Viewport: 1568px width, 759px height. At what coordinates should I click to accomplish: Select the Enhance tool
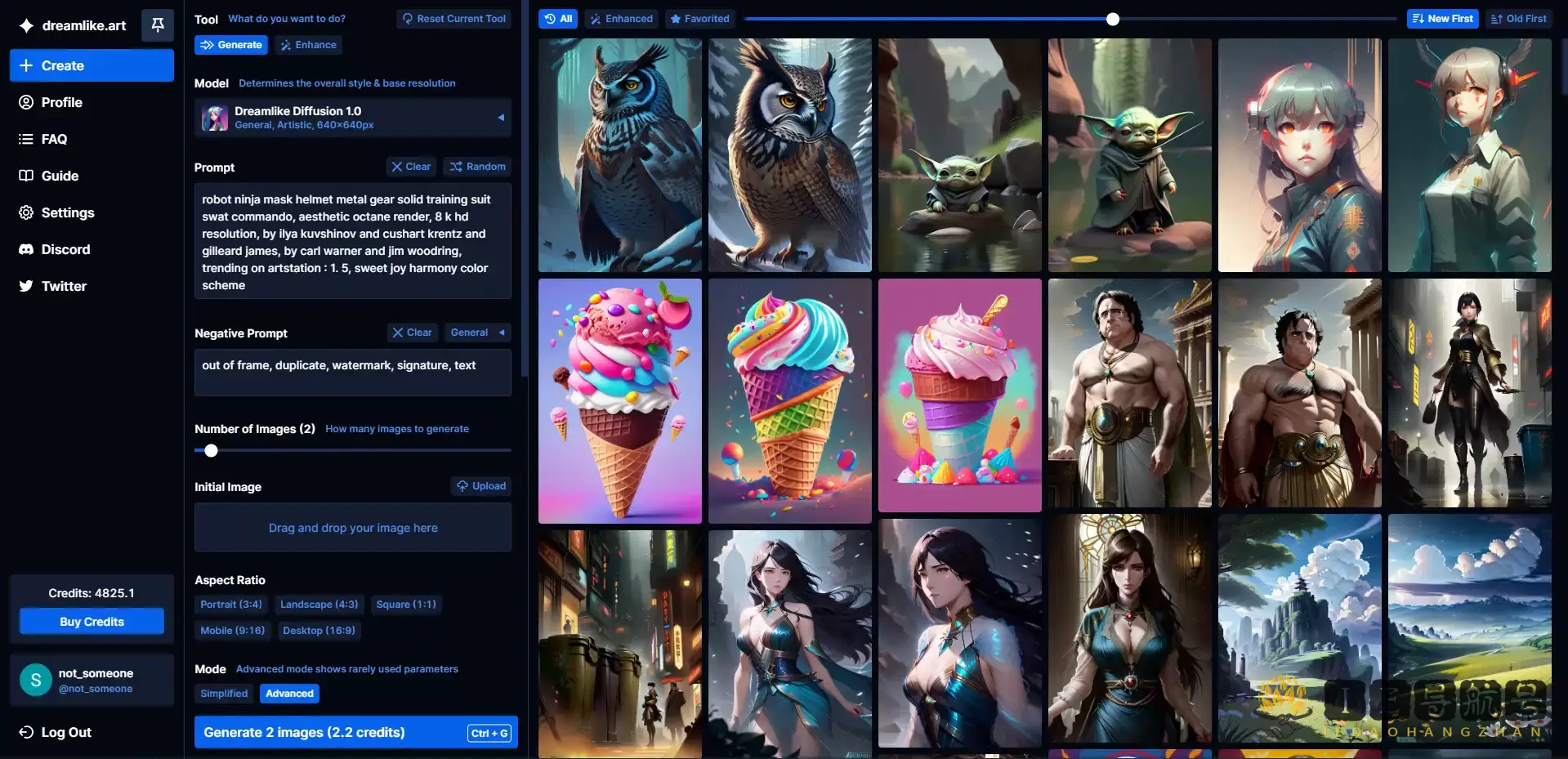point(308,45)
